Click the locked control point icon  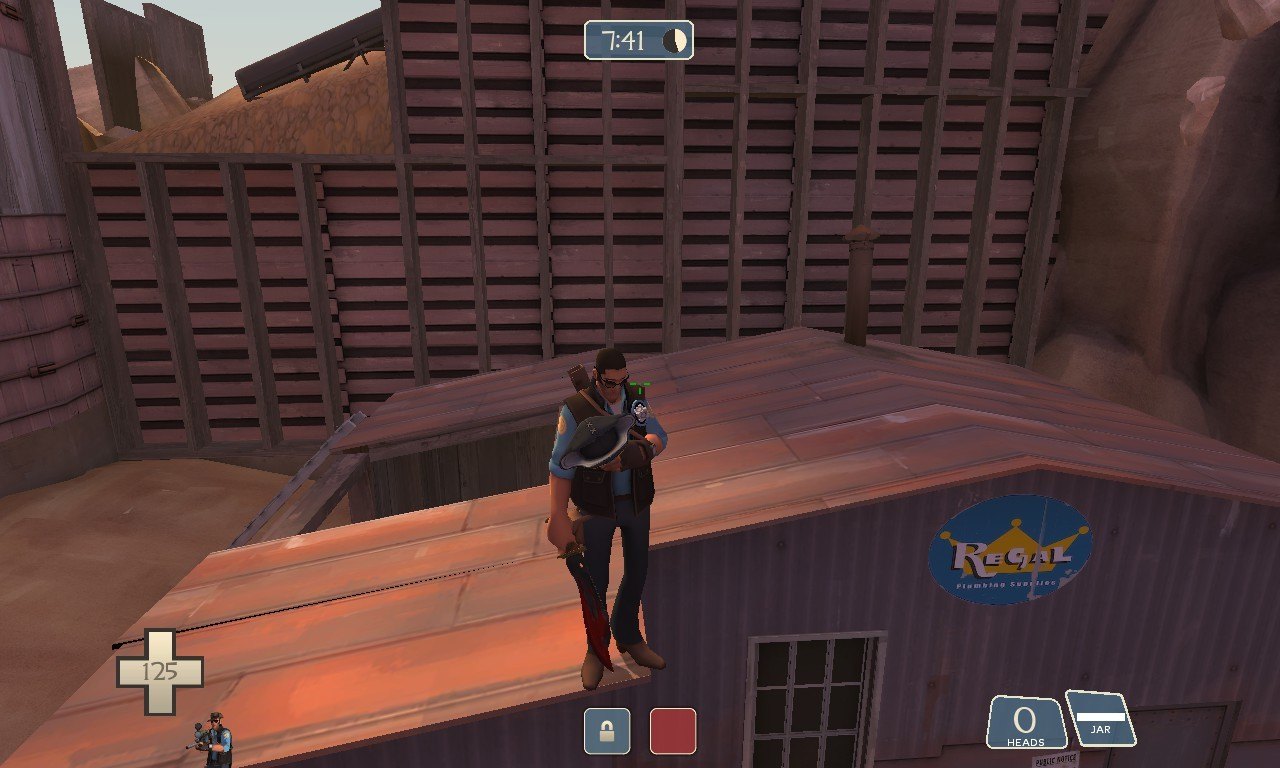pos(607,731)
